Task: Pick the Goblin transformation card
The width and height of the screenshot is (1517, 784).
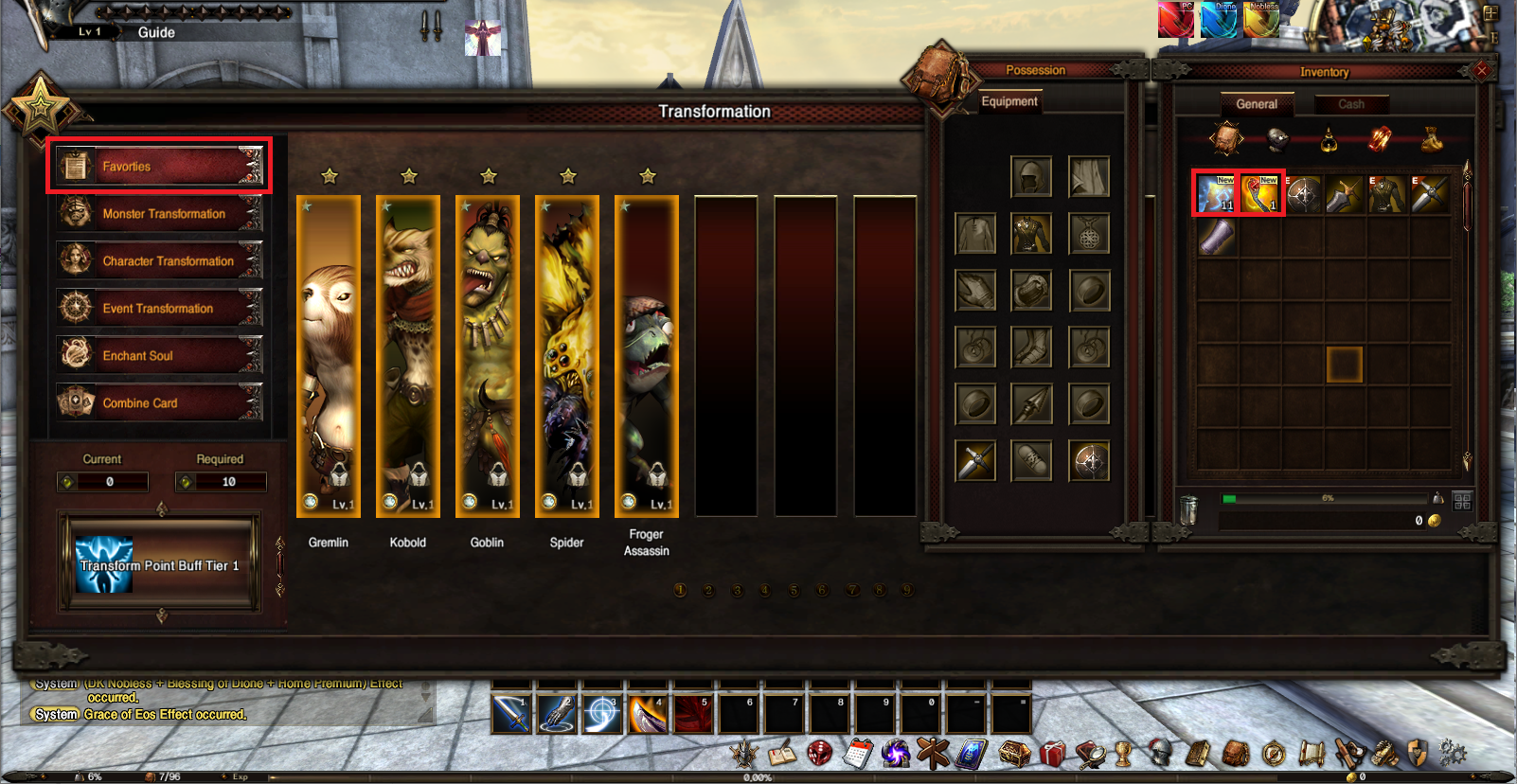Action: [488, 356]
